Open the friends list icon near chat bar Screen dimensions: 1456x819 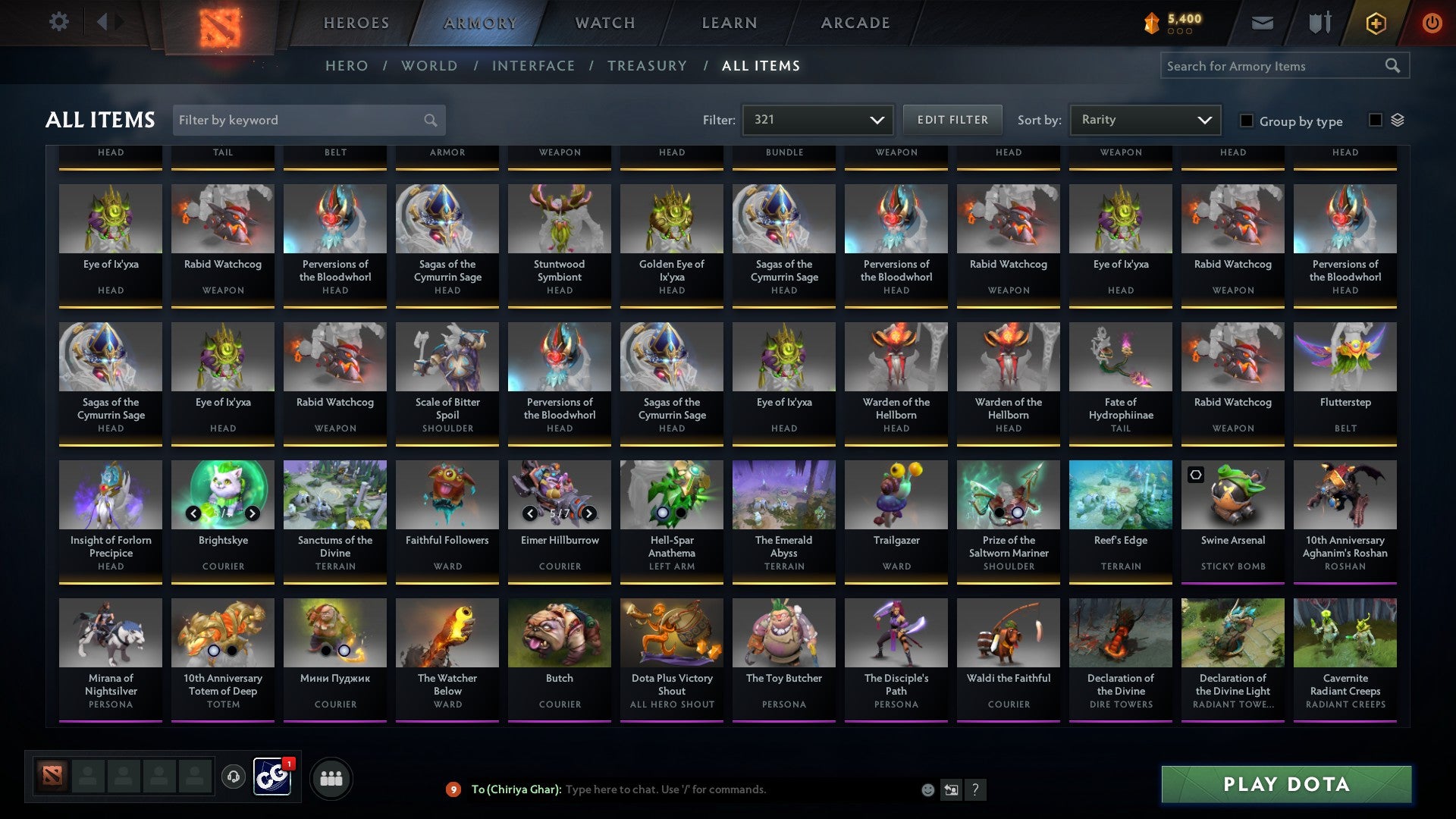[x=331, y=777]
